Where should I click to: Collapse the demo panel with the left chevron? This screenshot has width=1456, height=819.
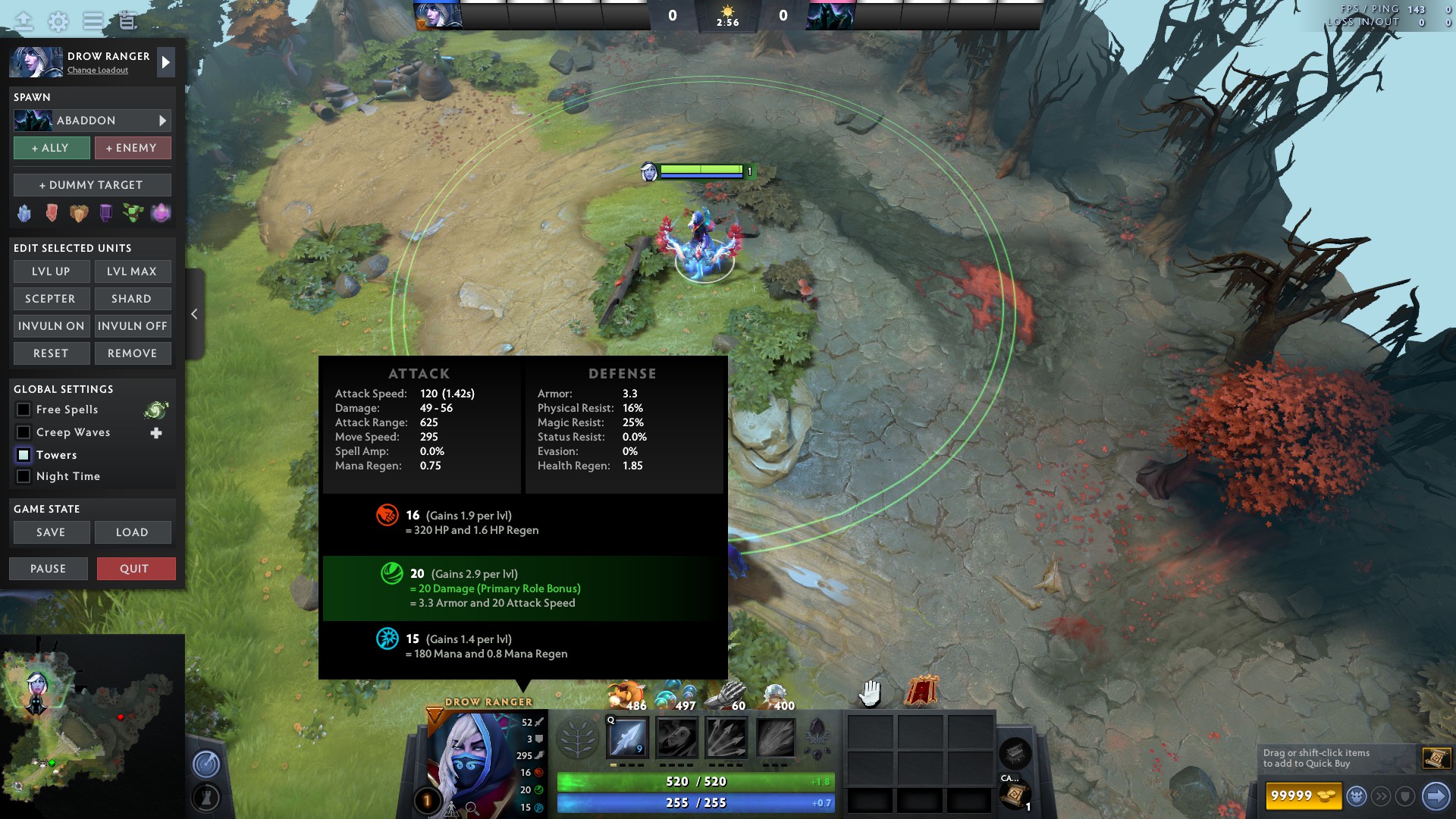pyautogui.click(x=194, y=313)
